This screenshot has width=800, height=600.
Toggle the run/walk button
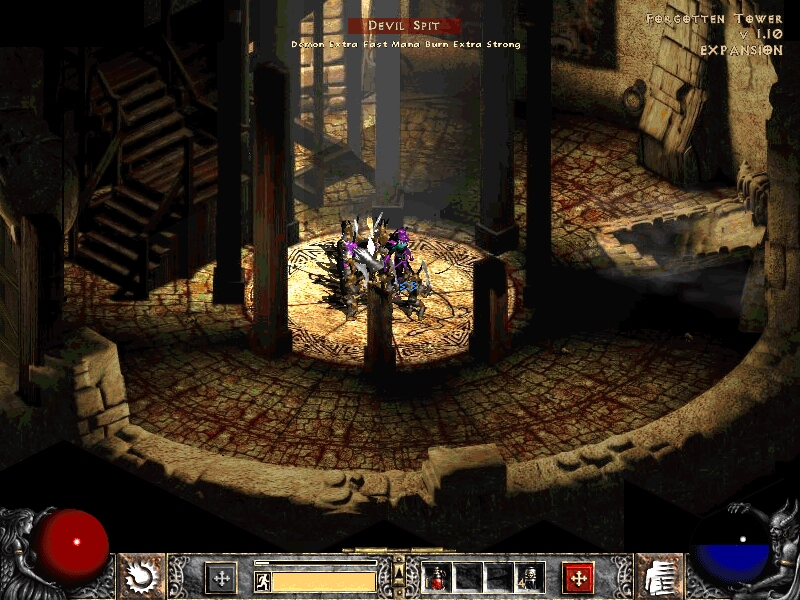(263, 581)
